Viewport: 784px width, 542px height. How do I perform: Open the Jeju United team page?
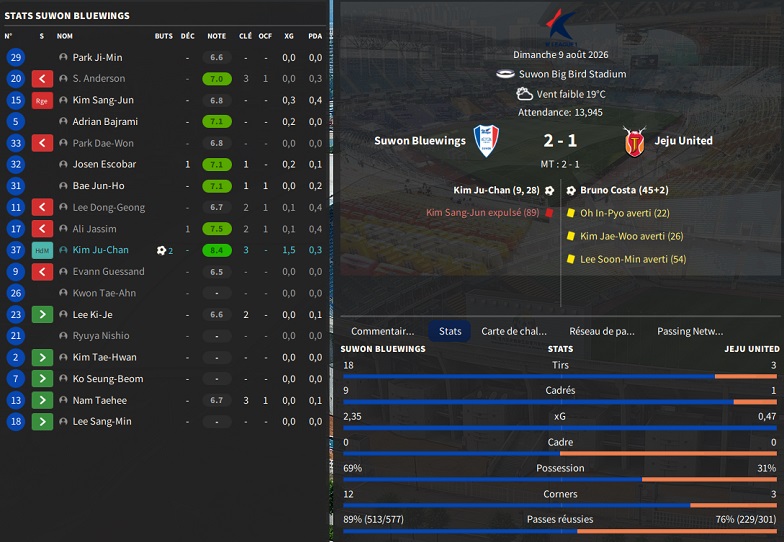point(683,141)
